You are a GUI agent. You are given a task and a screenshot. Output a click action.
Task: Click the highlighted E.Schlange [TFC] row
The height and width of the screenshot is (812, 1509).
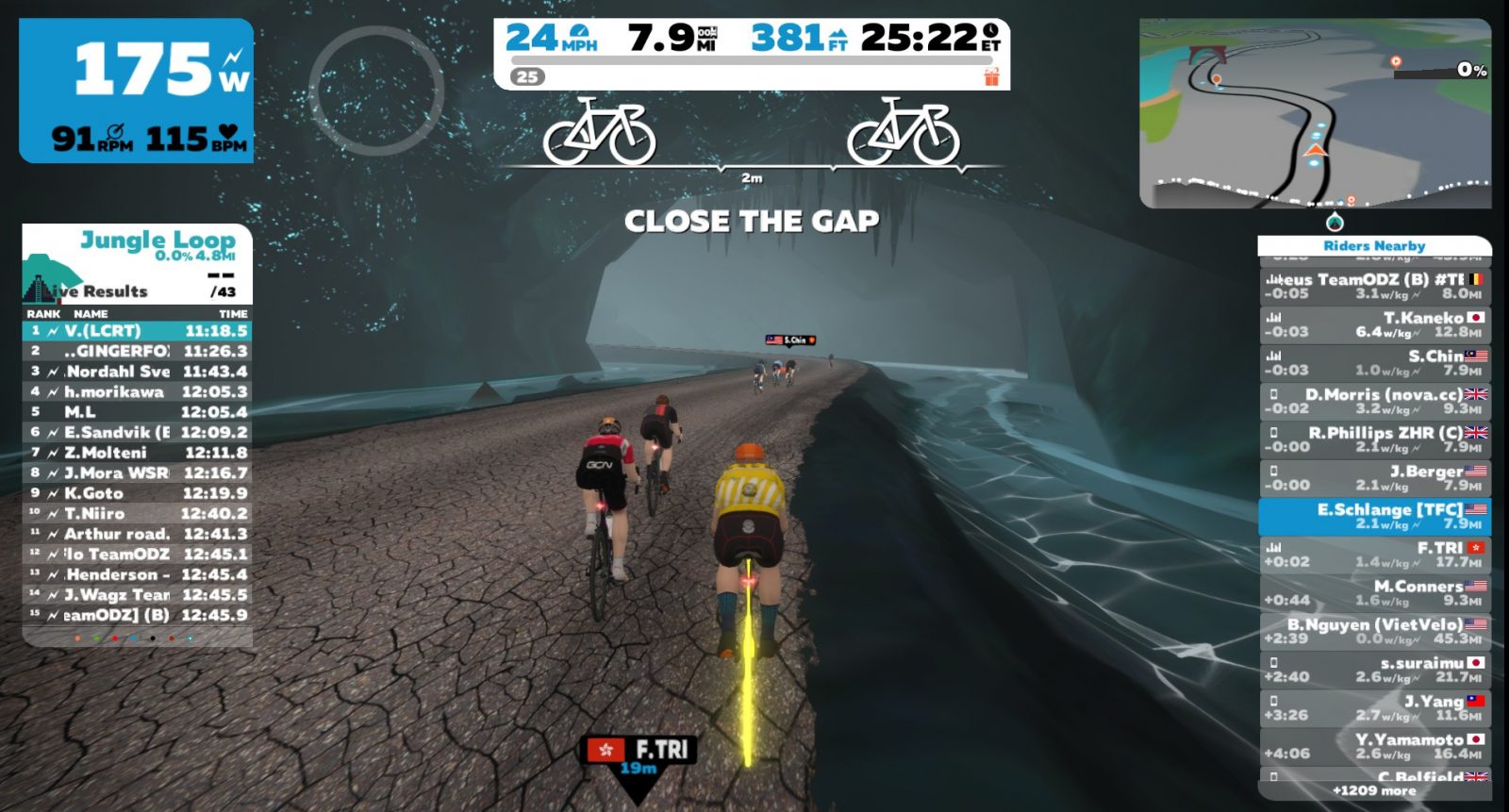pyautogui.click(x=1374, y=516)
